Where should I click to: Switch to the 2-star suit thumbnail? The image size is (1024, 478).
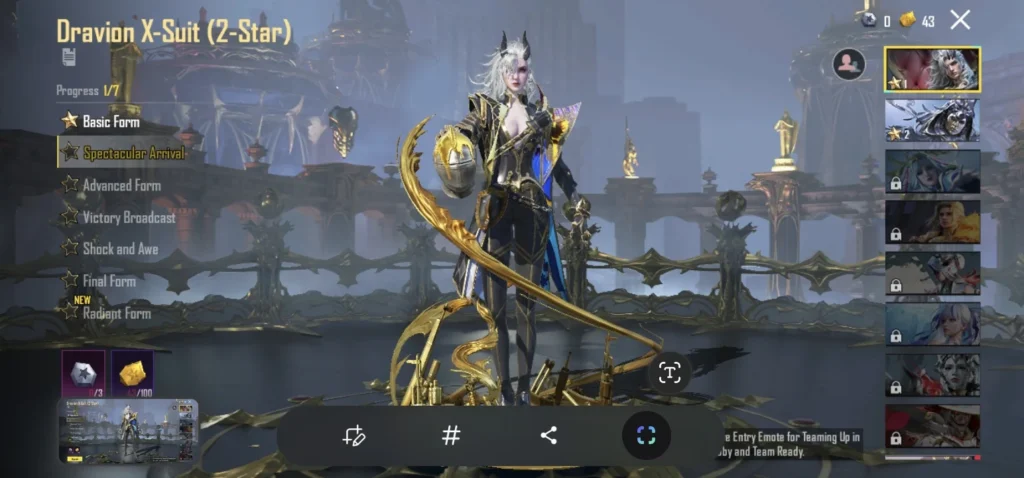point(932,120)
